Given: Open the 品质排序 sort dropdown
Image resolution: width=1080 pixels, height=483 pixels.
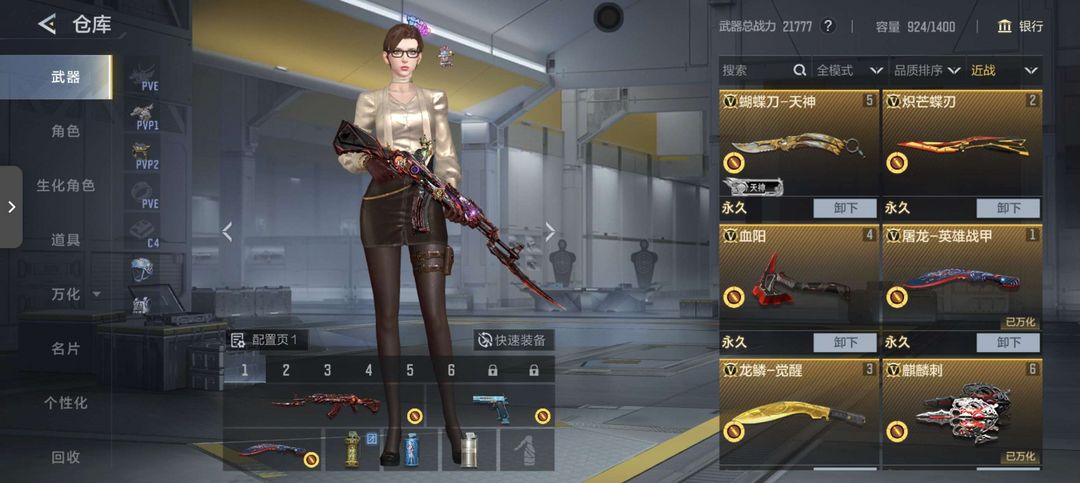Looking at the screenshot, I should pyautogui.click(x=928, y=71).
